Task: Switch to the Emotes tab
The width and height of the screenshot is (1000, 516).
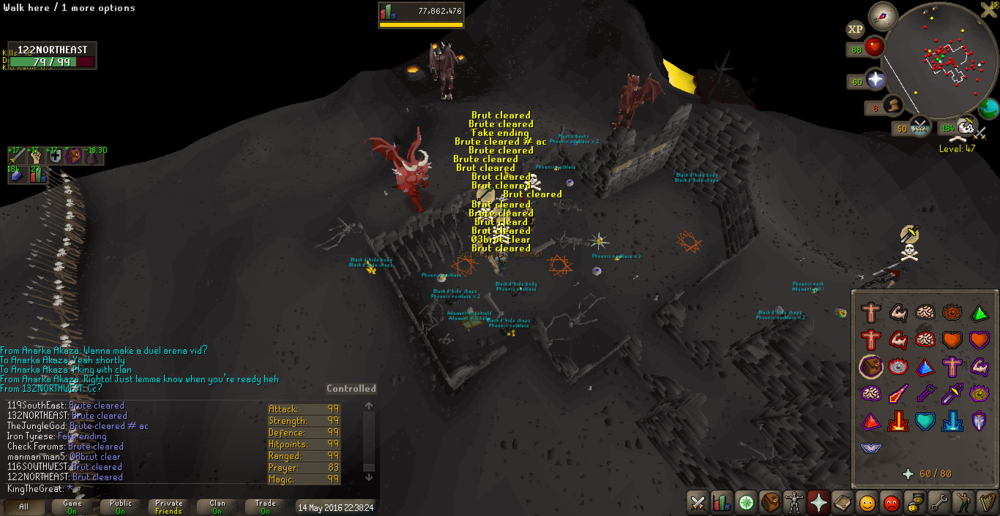Action: coord(962,502)
